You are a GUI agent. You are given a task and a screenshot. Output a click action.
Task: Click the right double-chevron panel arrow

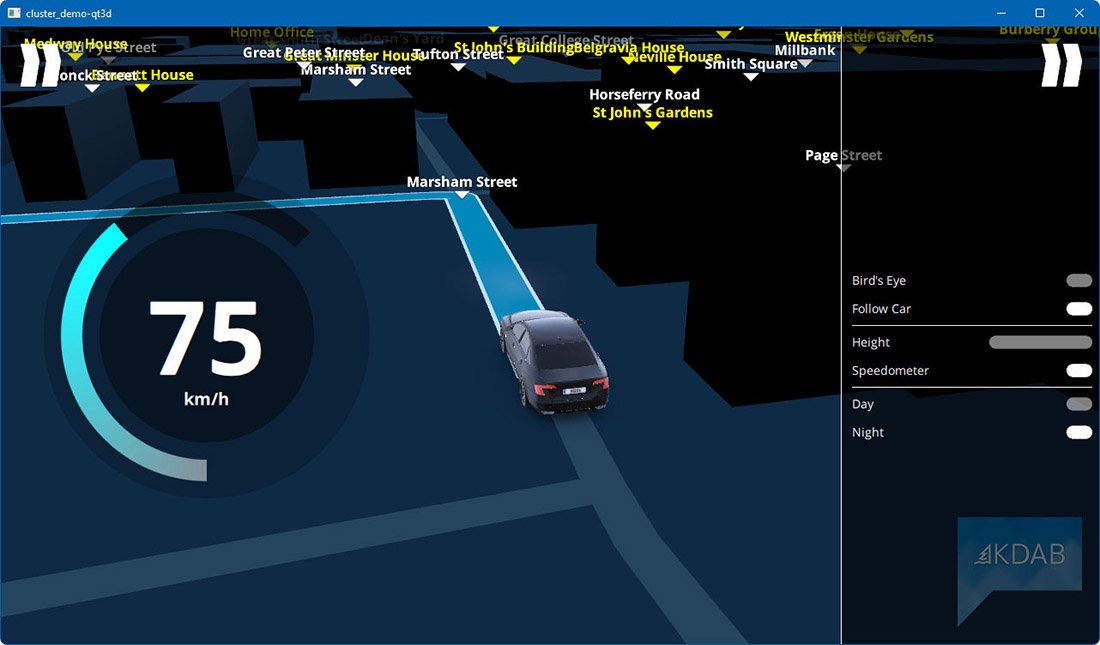[x=1061, y=65]
